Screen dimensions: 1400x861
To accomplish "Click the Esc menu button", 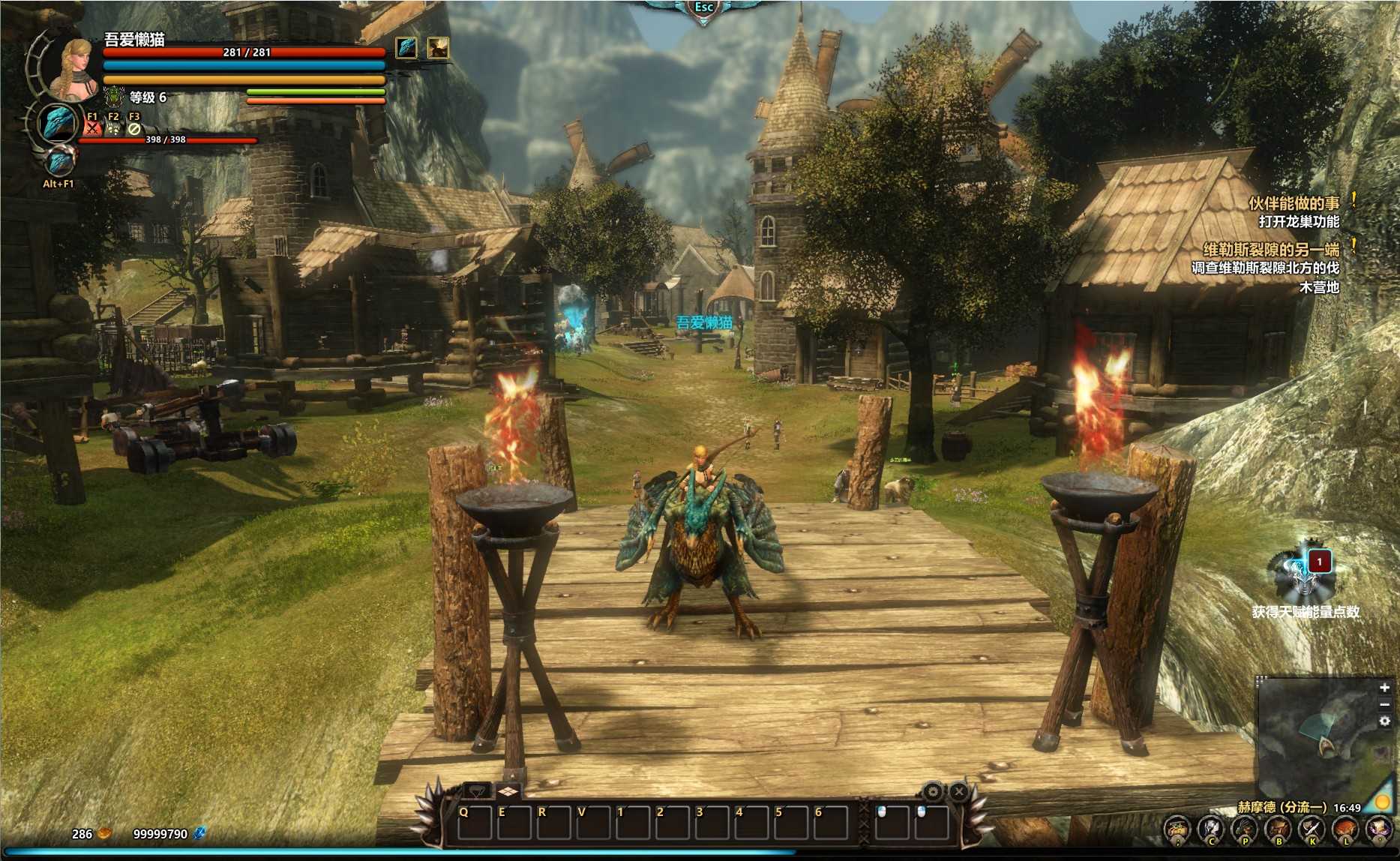I will (x=703, y=8).
